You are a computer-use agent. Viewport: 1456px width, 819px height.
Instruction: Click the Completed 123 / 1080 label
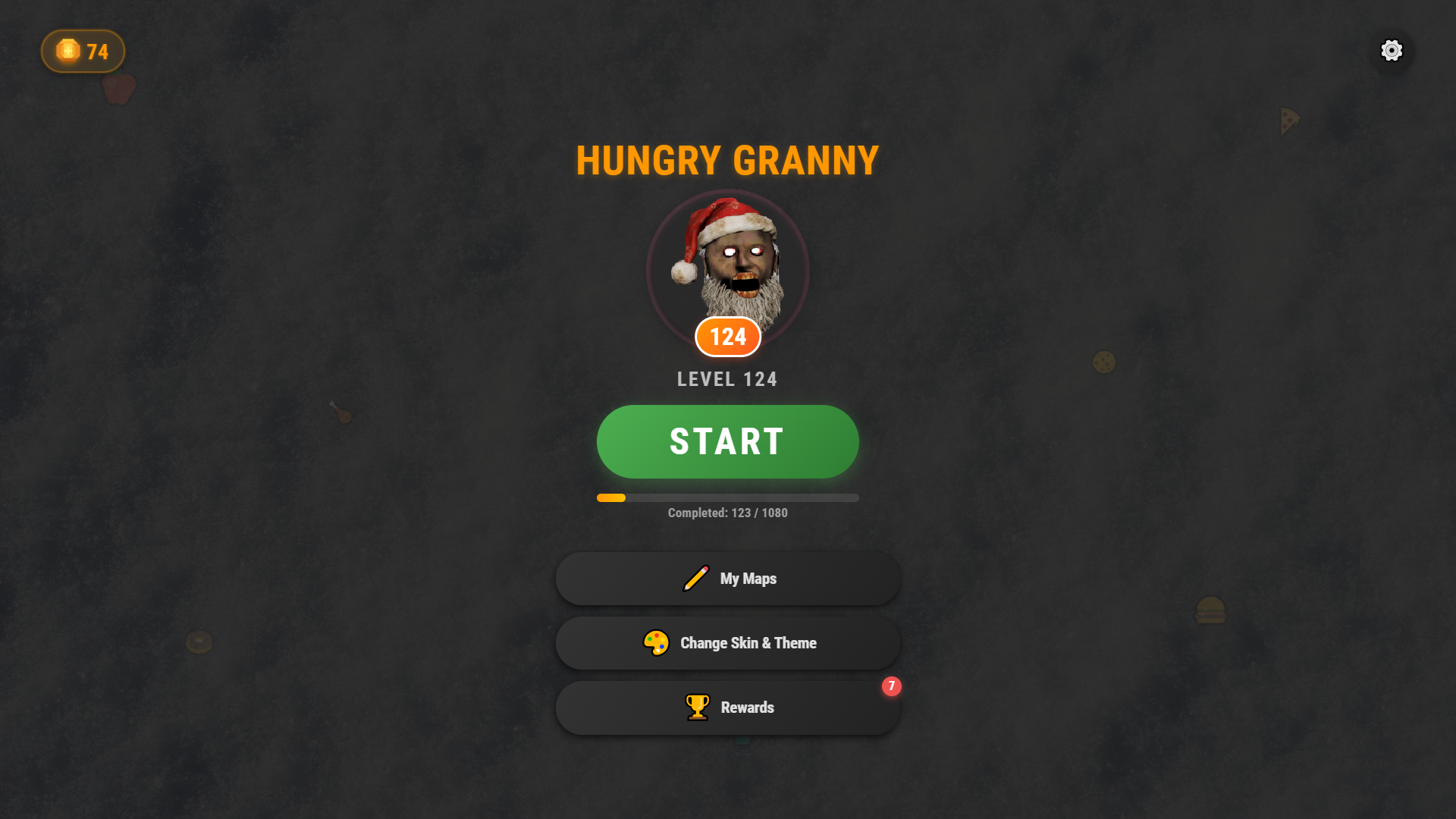pos(726,513)
